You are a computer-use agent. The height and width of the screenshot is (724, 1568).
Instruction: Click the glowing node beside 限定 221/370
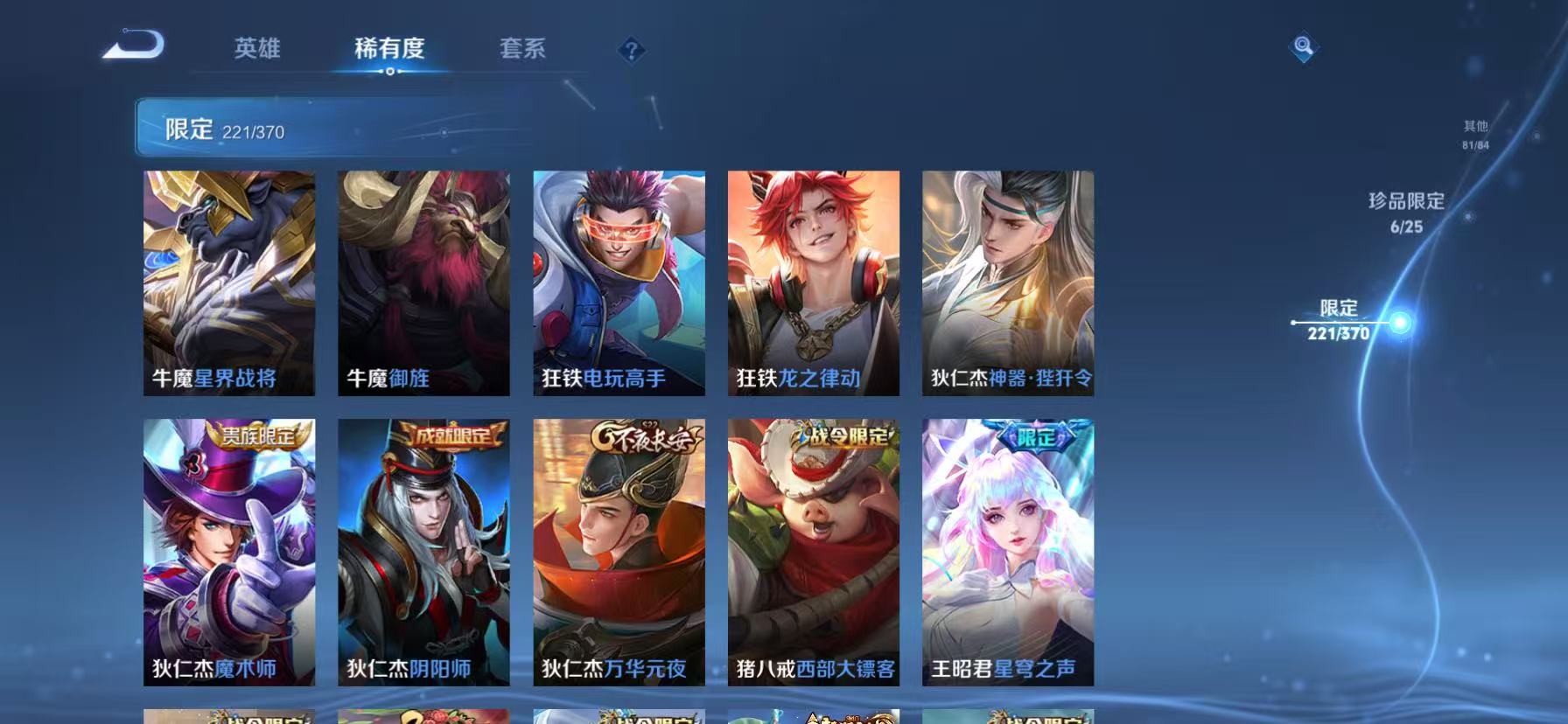(x=1402, y=322)
